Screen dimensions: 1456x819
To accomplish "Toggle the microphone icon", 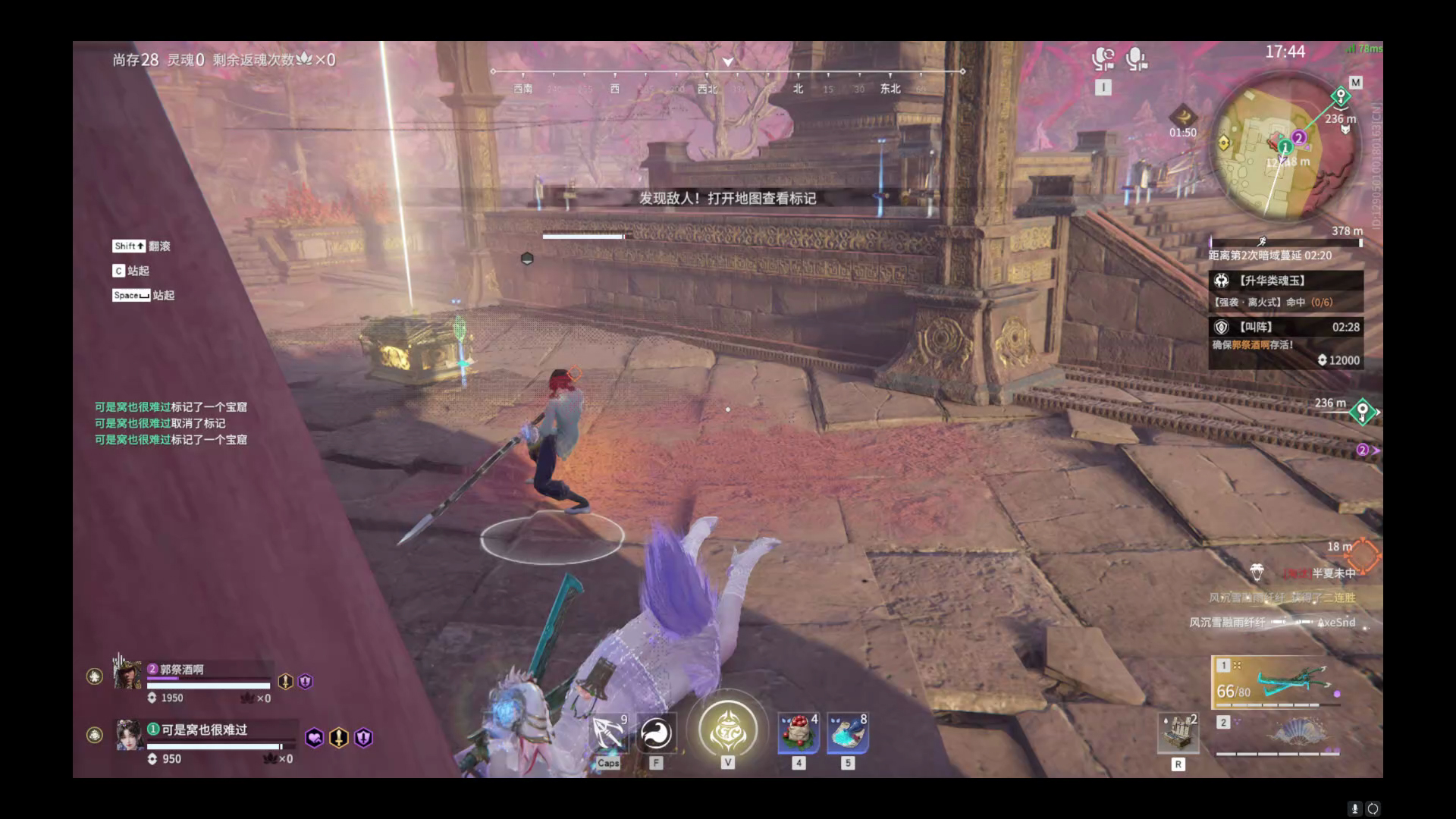I will 1136,59.
